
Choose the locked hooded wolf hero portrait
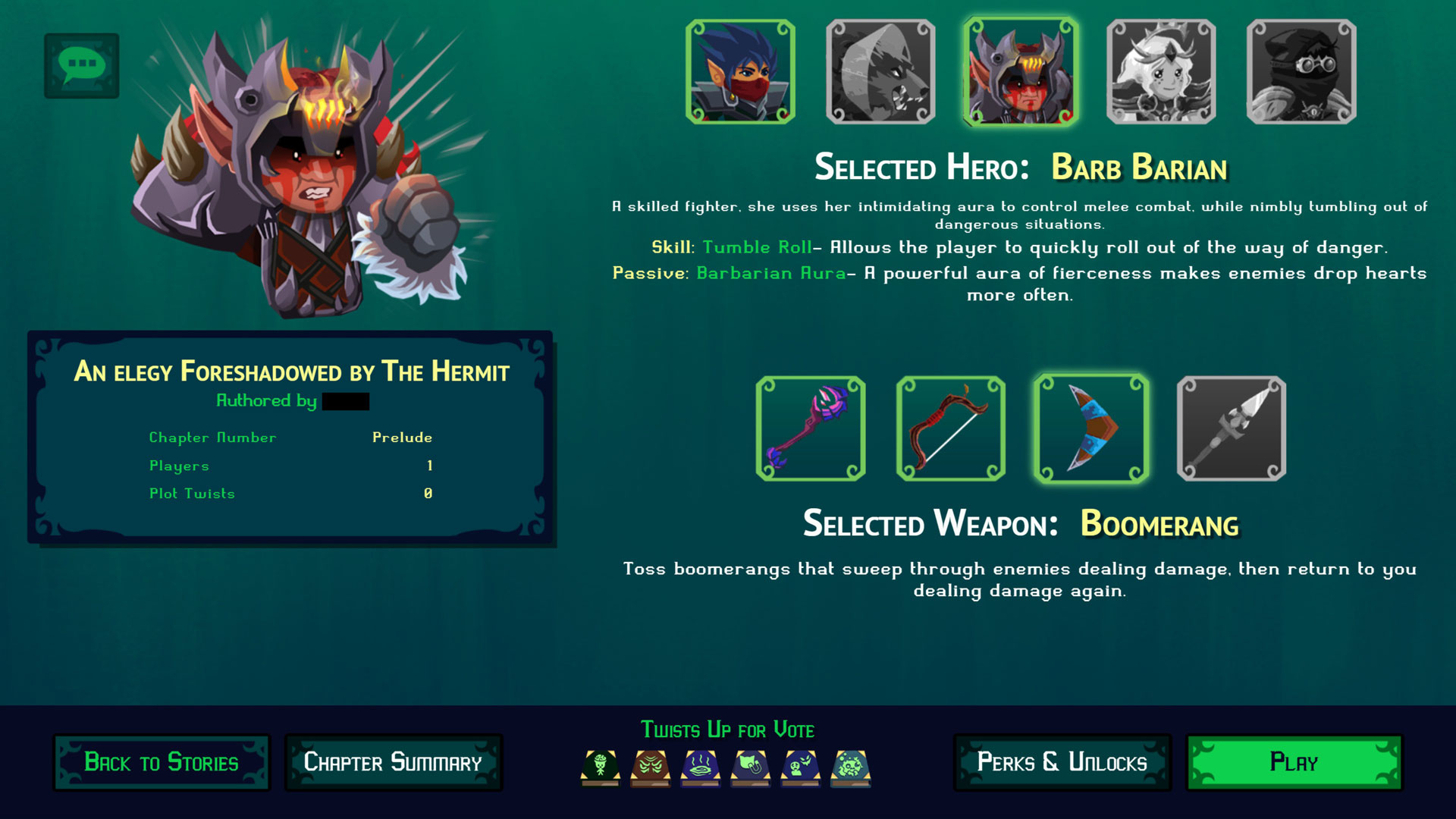tap(880, 71)
